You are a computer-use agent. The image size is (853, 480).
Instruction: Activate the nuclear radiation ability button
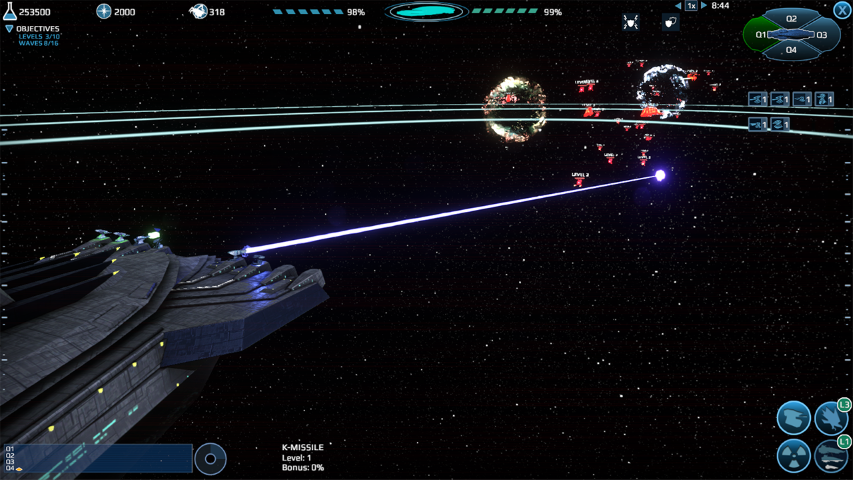(x=794, y=456)
